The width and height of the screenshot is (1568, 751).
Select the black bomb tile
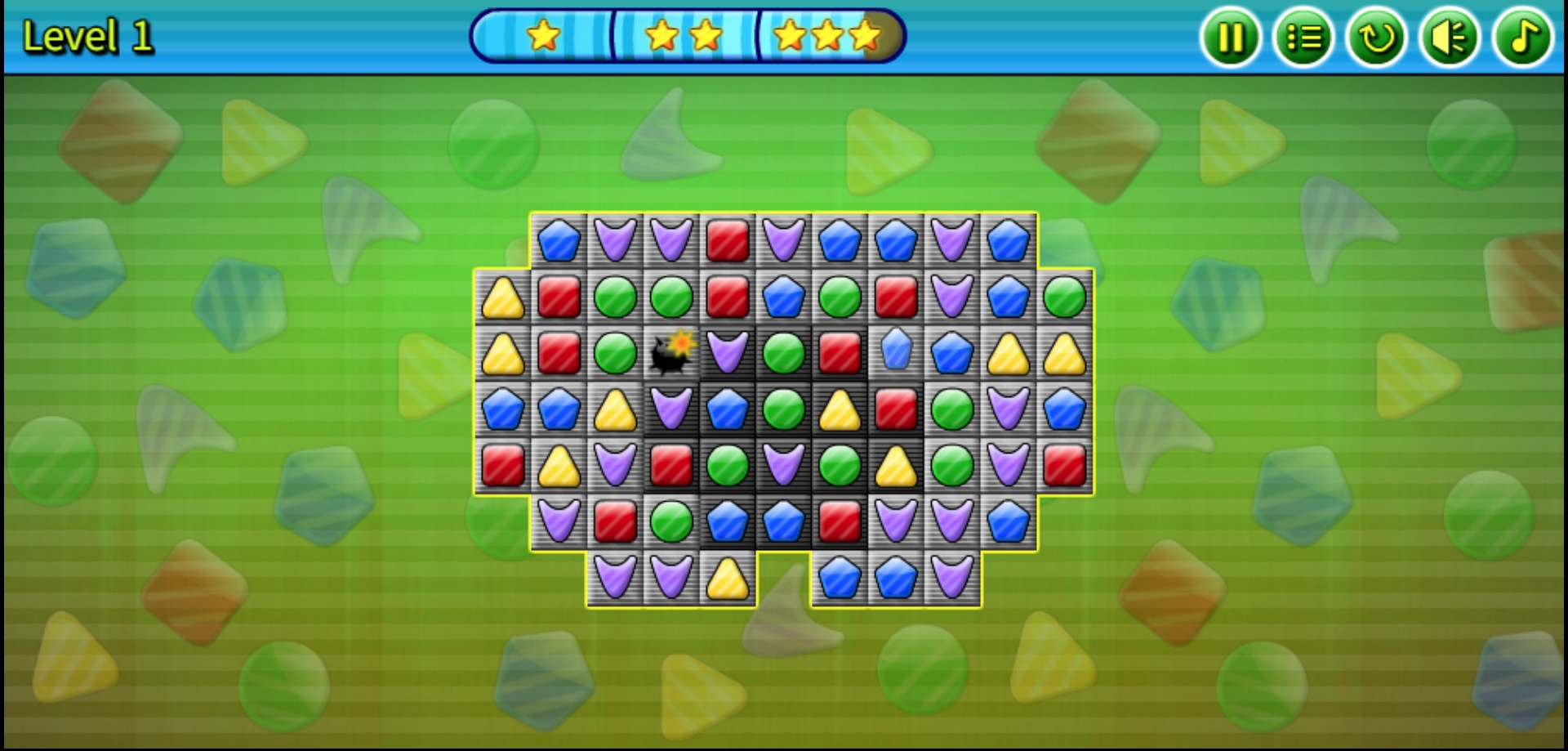[671, 353]
